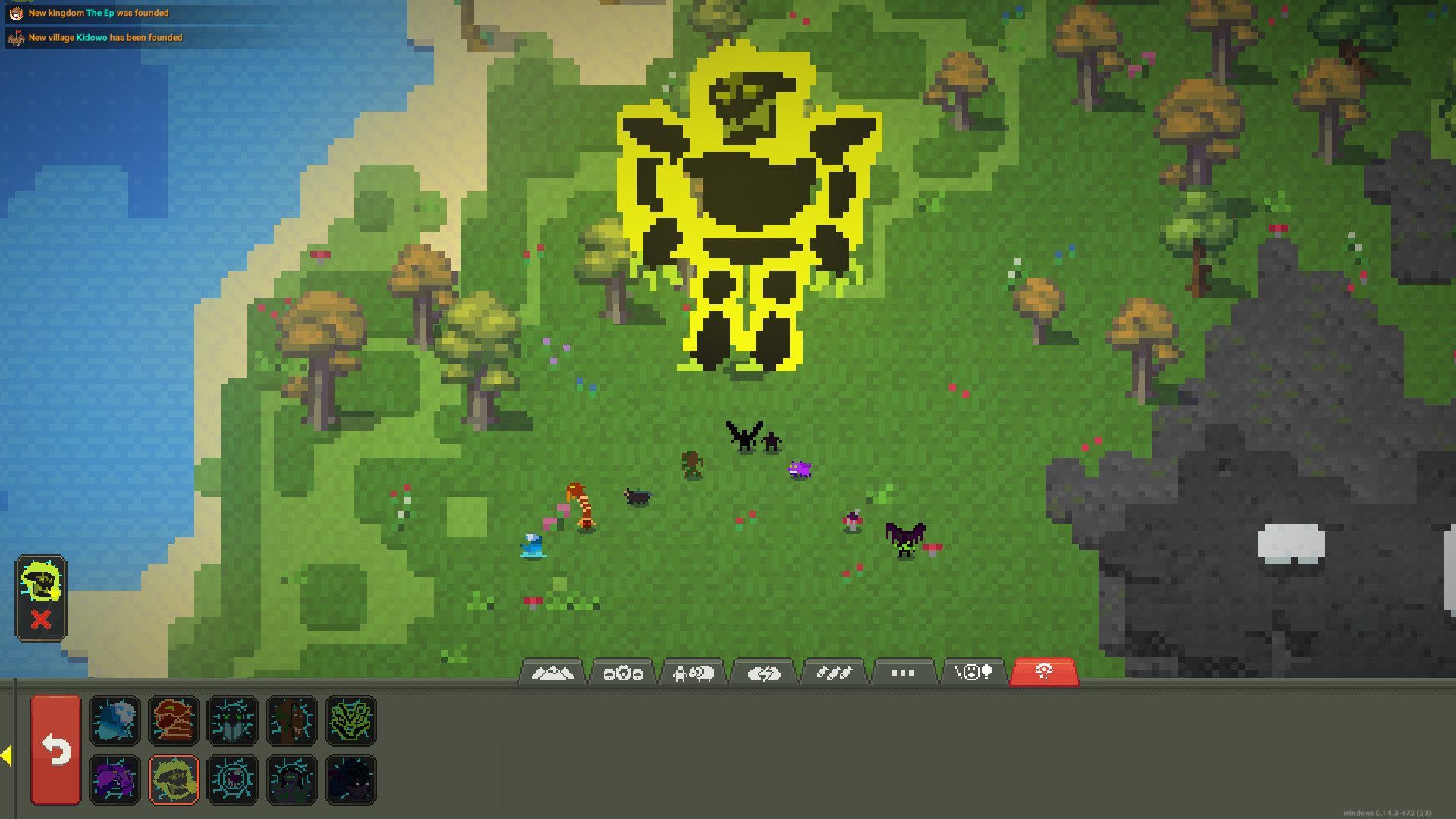The image size is (1456, 819).
Task: Open the bombs tab
Action: tap(834, 672)
